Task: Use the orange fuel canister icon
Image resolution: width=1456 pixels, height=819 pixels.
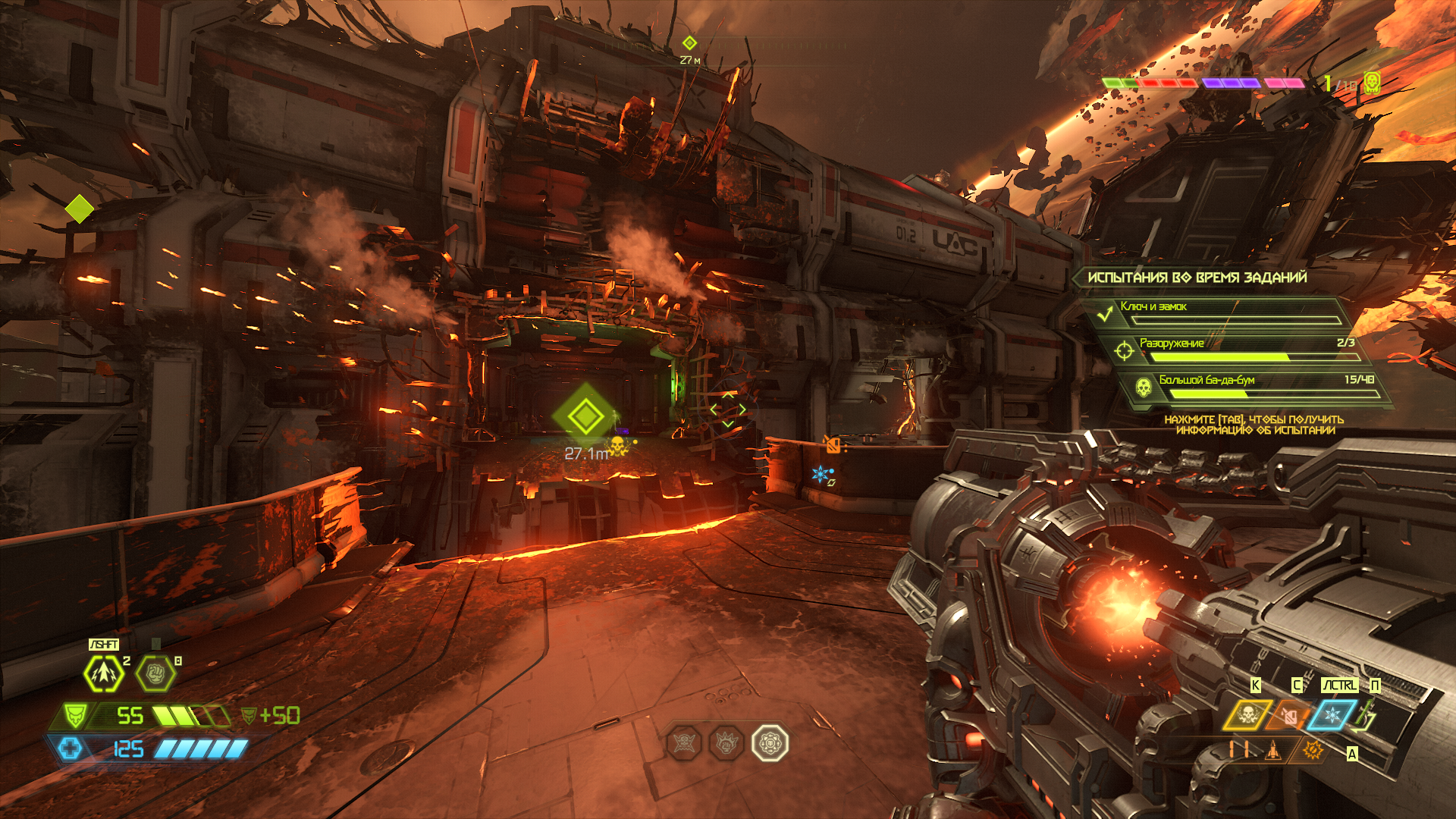Action: pos(1290,715)
